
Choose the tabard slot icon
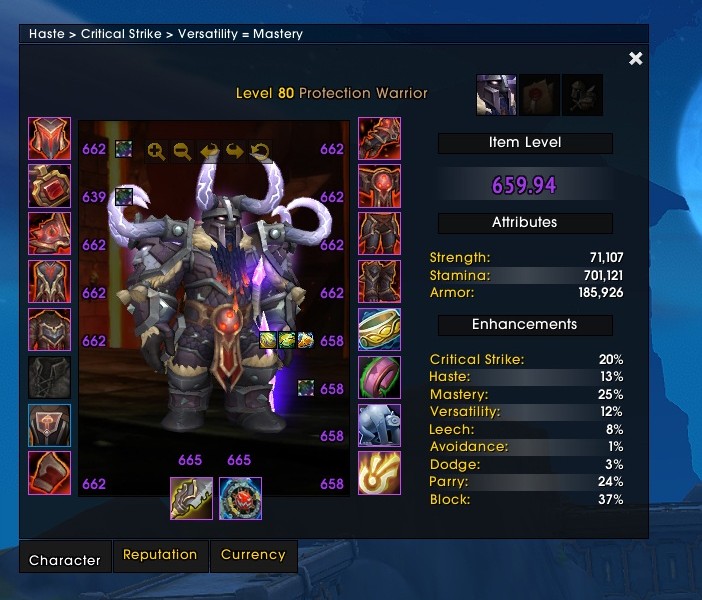tap(49, 426)
